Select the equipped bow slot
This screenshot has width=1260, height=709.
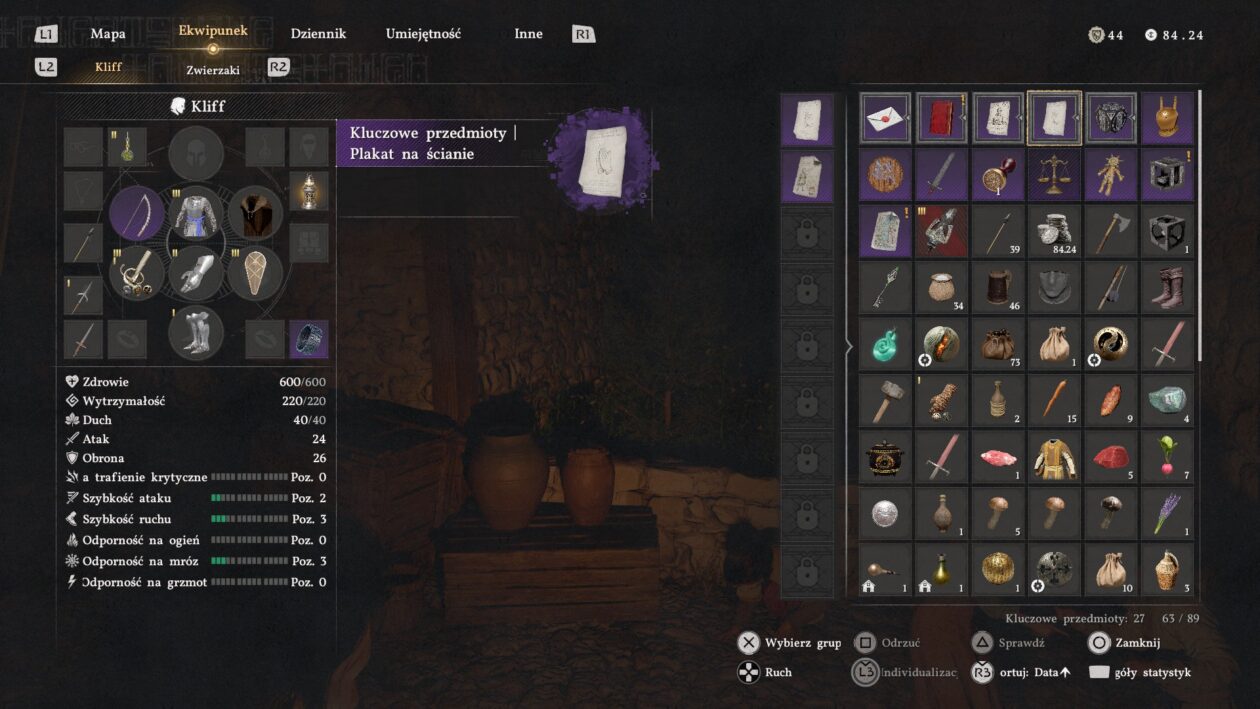click(137, 214)
